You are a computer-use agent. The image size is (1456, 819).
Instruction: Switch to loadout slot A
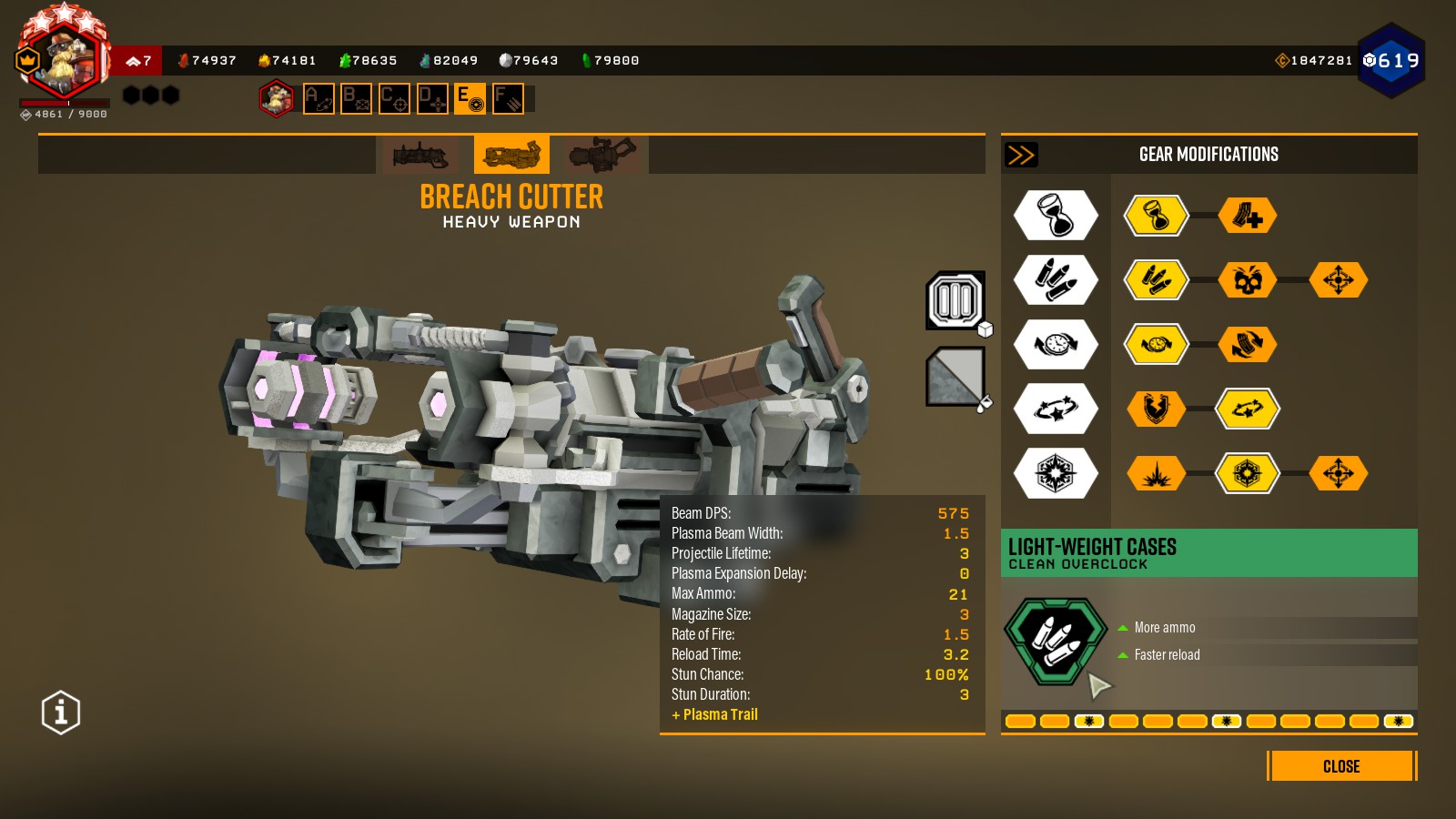pyautogui.click(x=318, y=98)
